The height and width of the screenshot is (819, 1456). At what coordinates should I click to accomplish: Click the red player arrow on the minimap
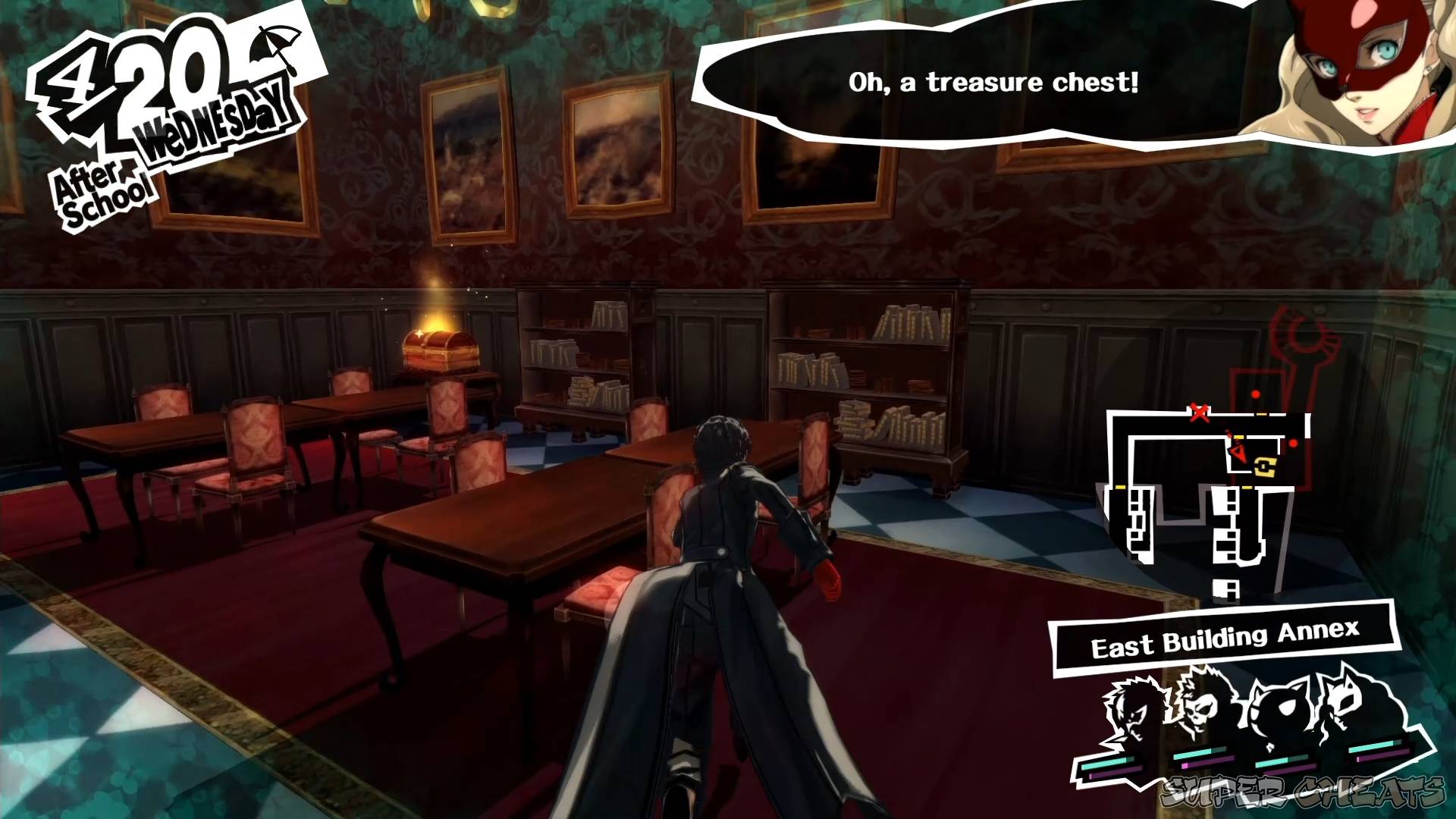(1238, 453)
